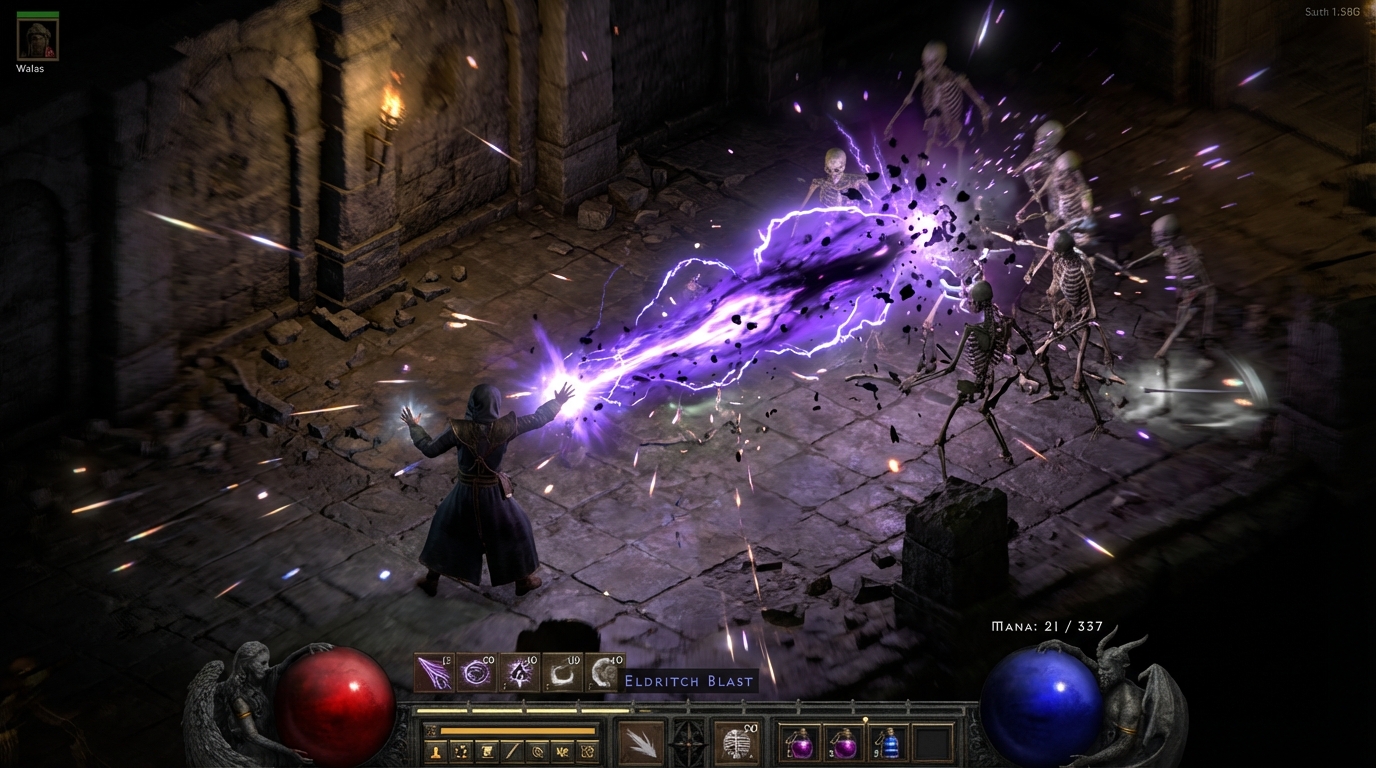Click the scroll icon in the mini menu
The height and width of the screenshot is (768, 1376).
(x=487, y=750)
